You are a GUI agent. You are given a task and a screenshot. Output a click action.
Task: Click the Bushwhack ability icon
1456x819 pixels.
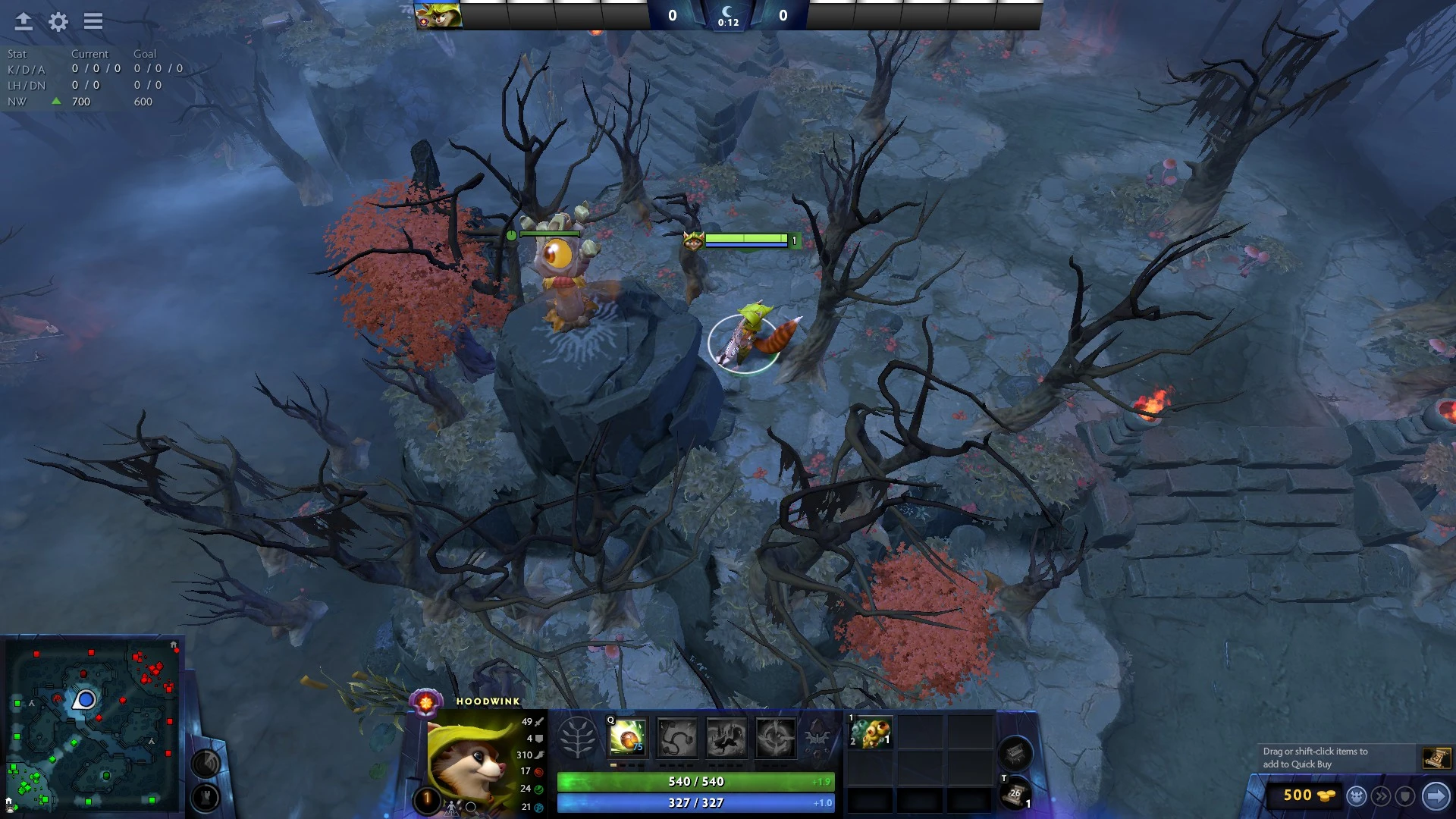pos(677,737)
